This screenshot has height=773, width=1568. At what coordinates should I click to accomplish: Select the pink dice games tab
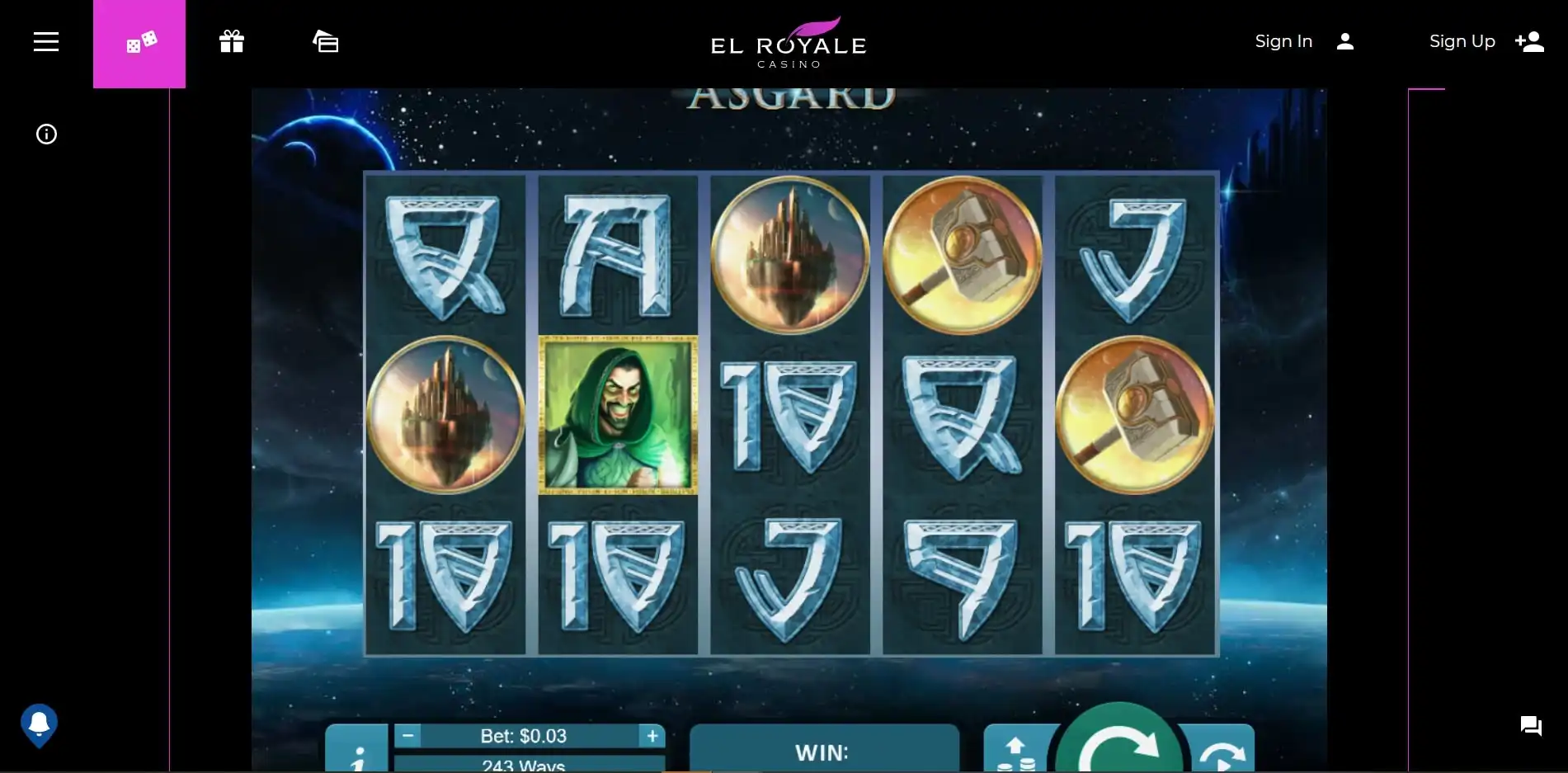coord(139,43)
